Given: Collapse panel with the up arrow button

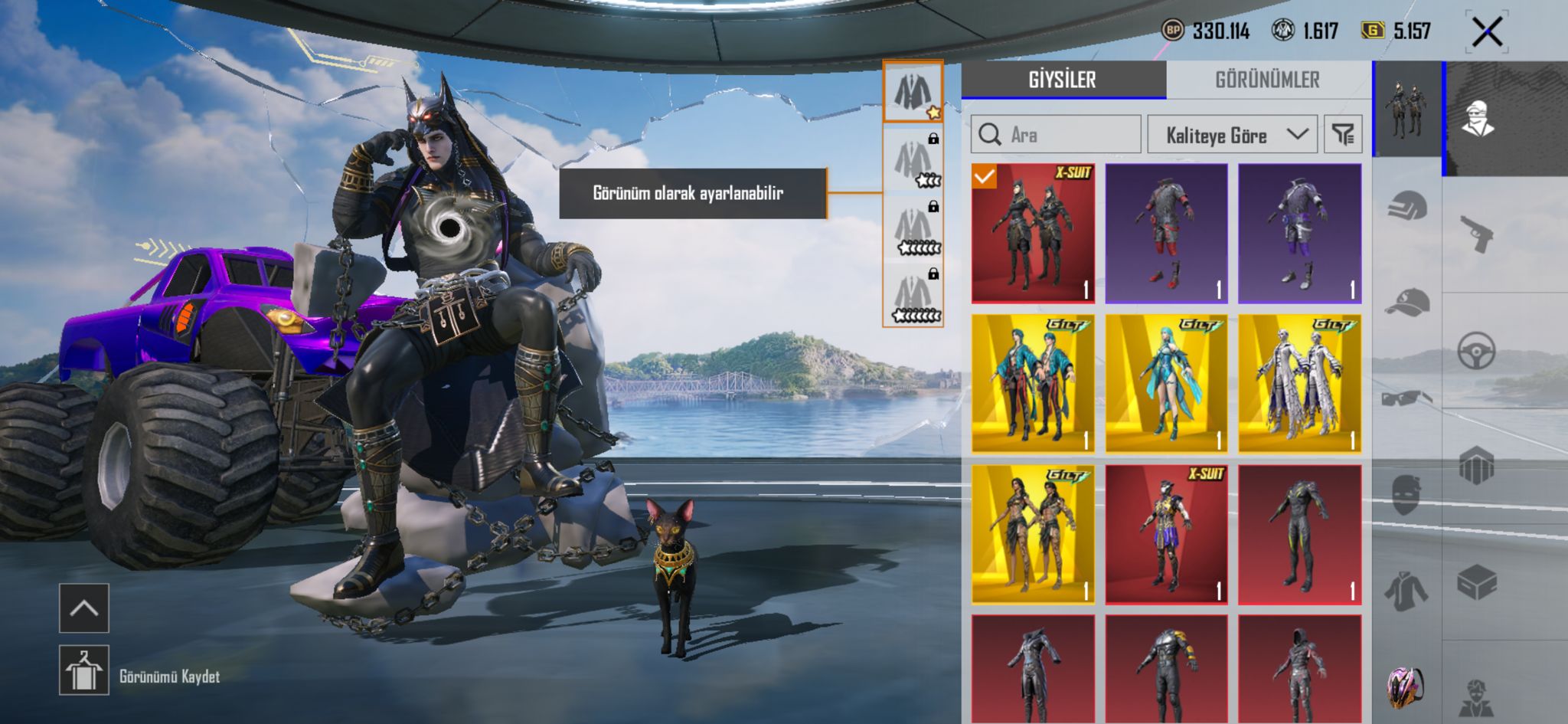Looking at the screenshot, I should 84,608.
